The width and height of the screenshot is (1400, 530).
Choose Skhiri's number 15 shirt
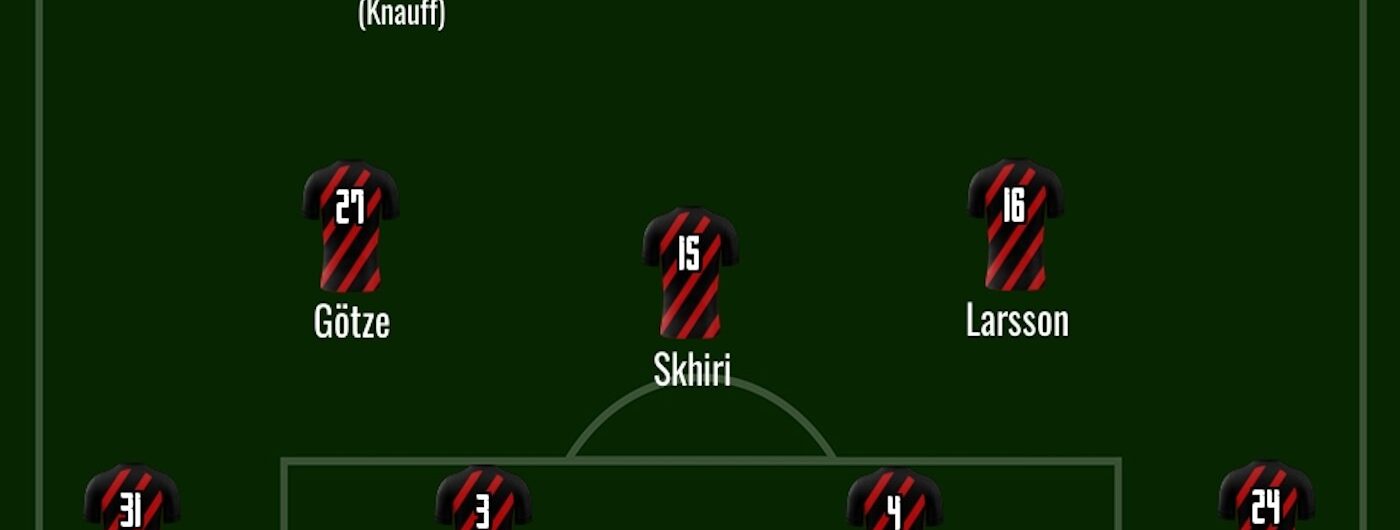click(x=690, y=272)
